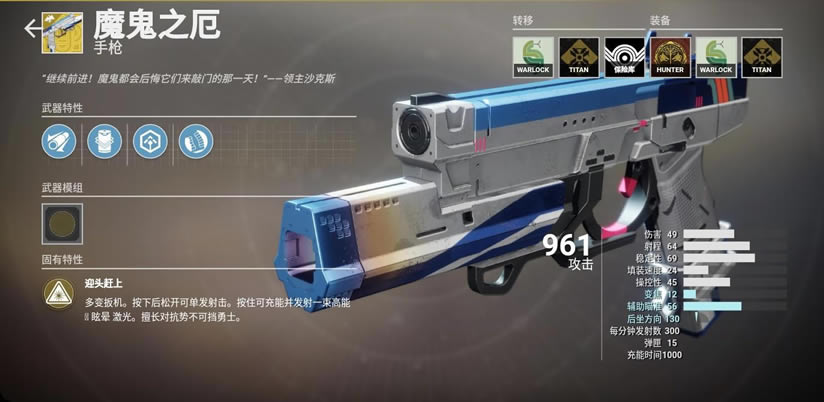This screenshot has width=824, height=402.
Task: Select the curved grip perk icon
Action: click(195, 141)
